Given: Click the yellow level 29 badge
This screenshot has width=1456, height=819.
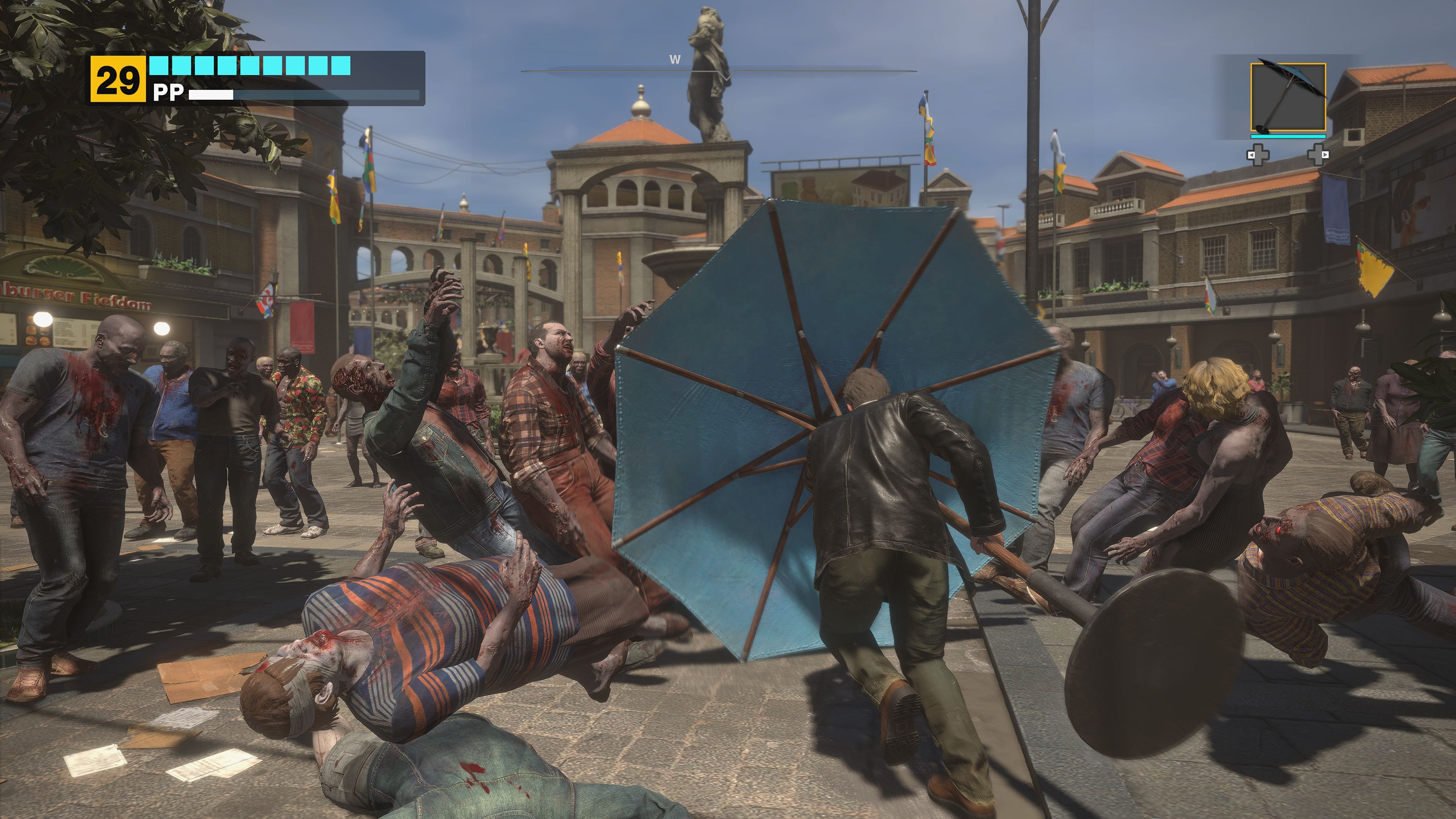Looking at the screenshot, I should 118,78.
